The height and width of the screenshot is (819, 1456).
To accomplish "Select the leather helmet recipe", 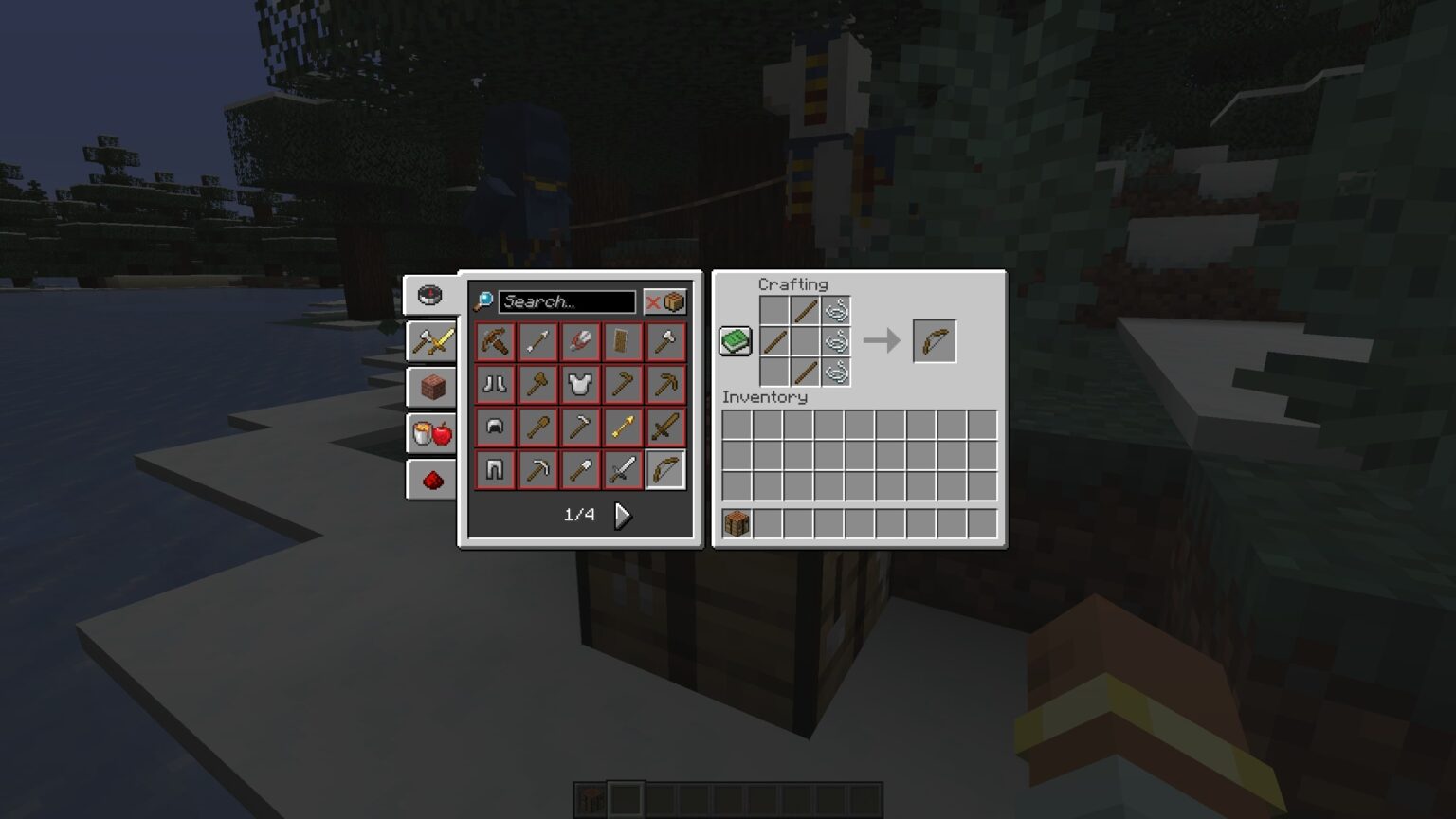I will point(494,427).
